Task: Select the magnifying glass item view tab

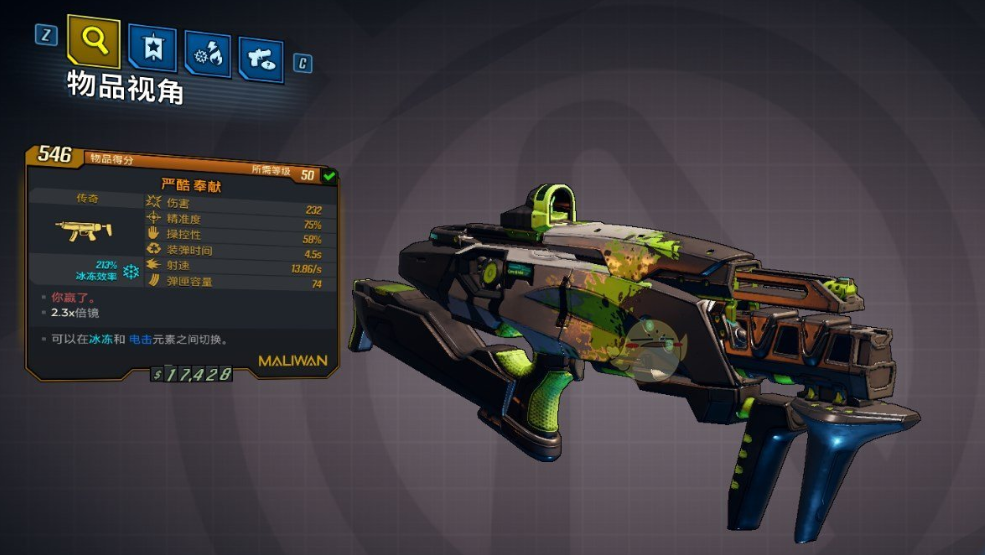Action: click(x=93, y=42)
